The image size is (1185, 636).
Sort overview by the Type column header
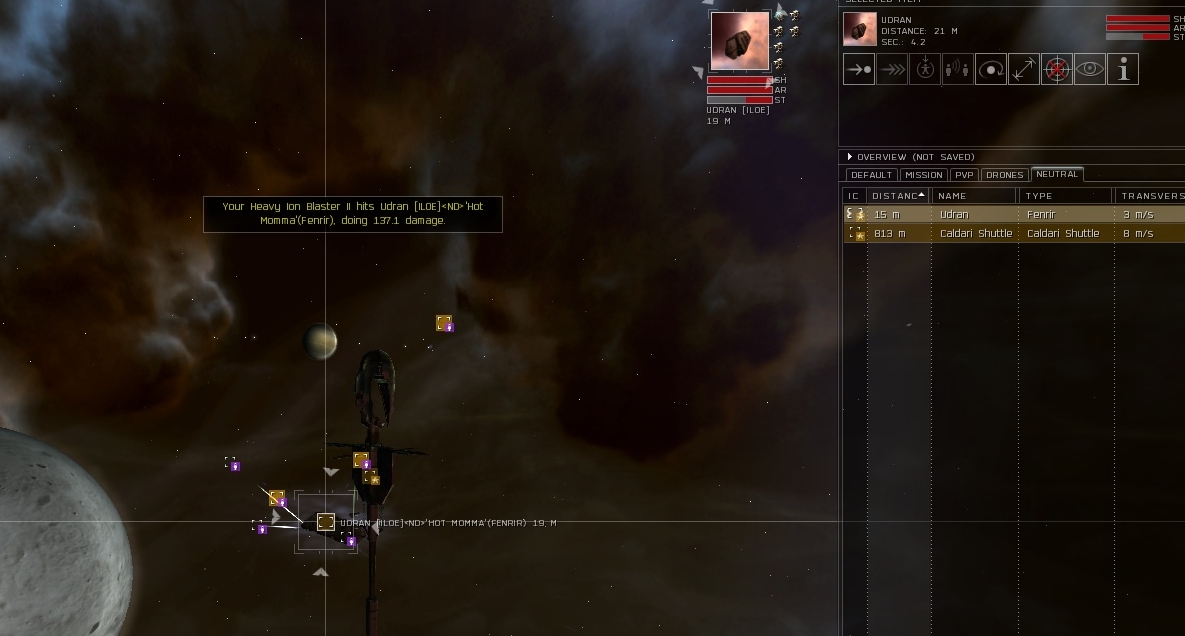click(x=1066, y=196)
